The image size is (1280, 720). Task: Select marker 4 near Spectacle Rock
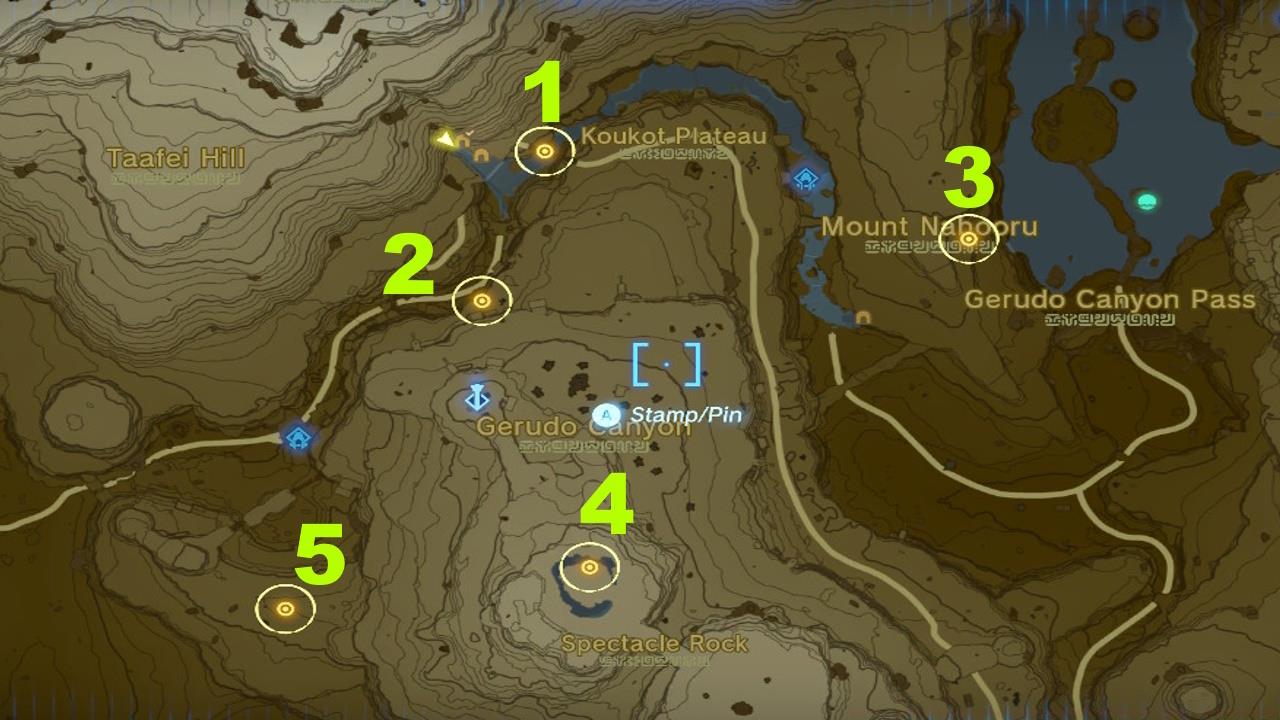(590, 569)
